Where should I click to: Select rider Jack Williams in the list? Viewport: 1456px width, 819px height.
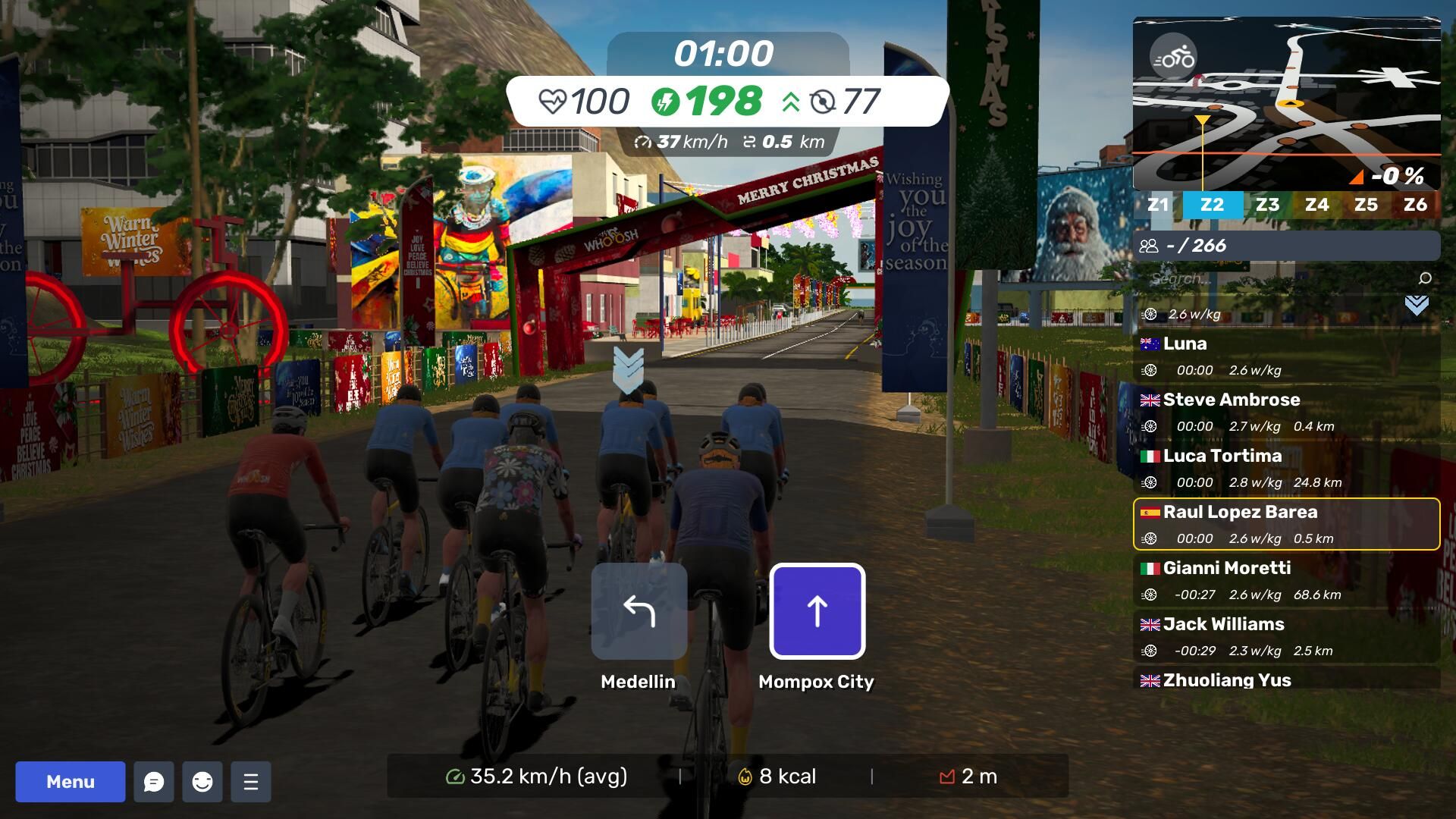1286,636
